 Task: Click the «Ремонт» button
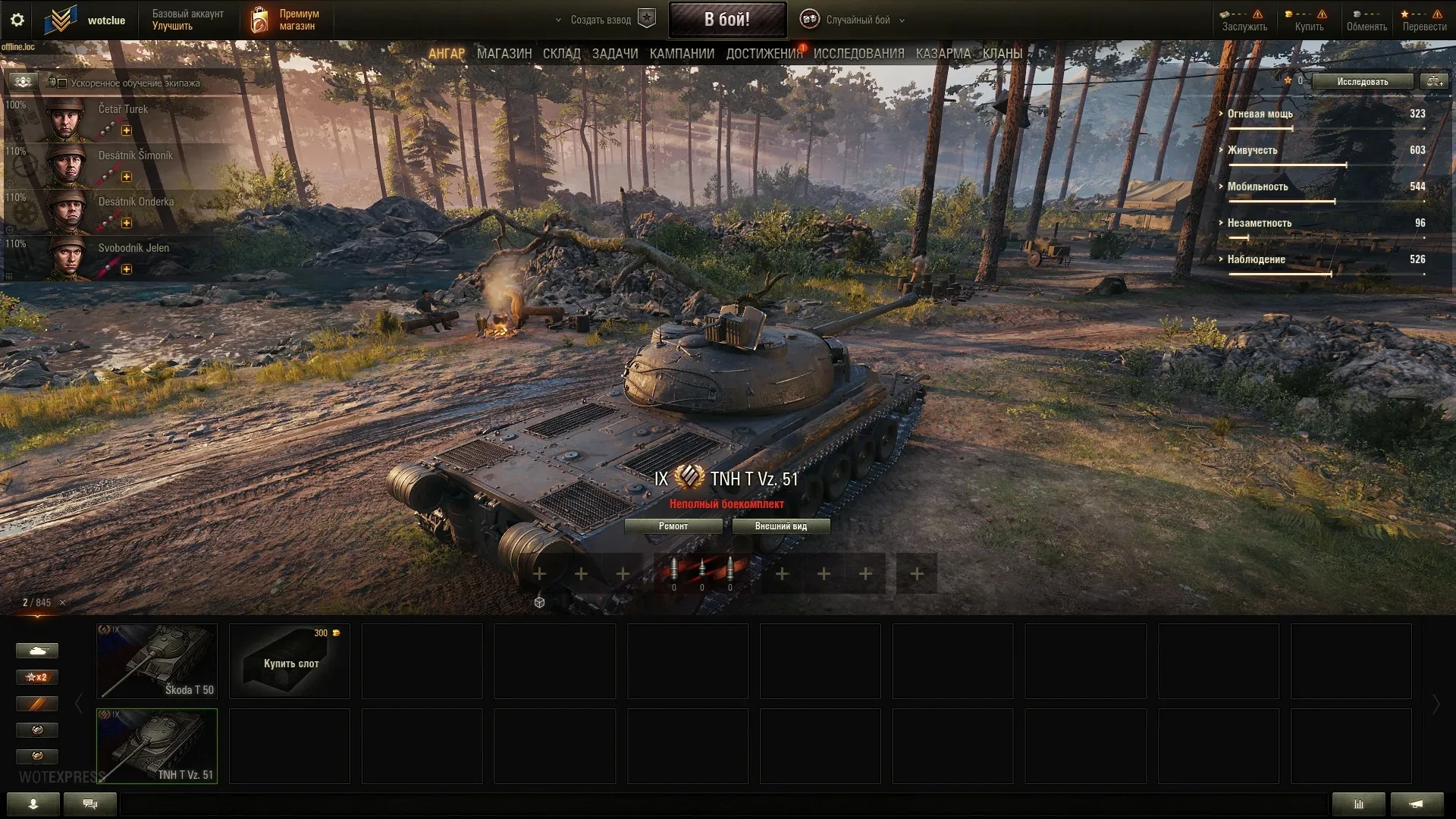click(673, 526)
